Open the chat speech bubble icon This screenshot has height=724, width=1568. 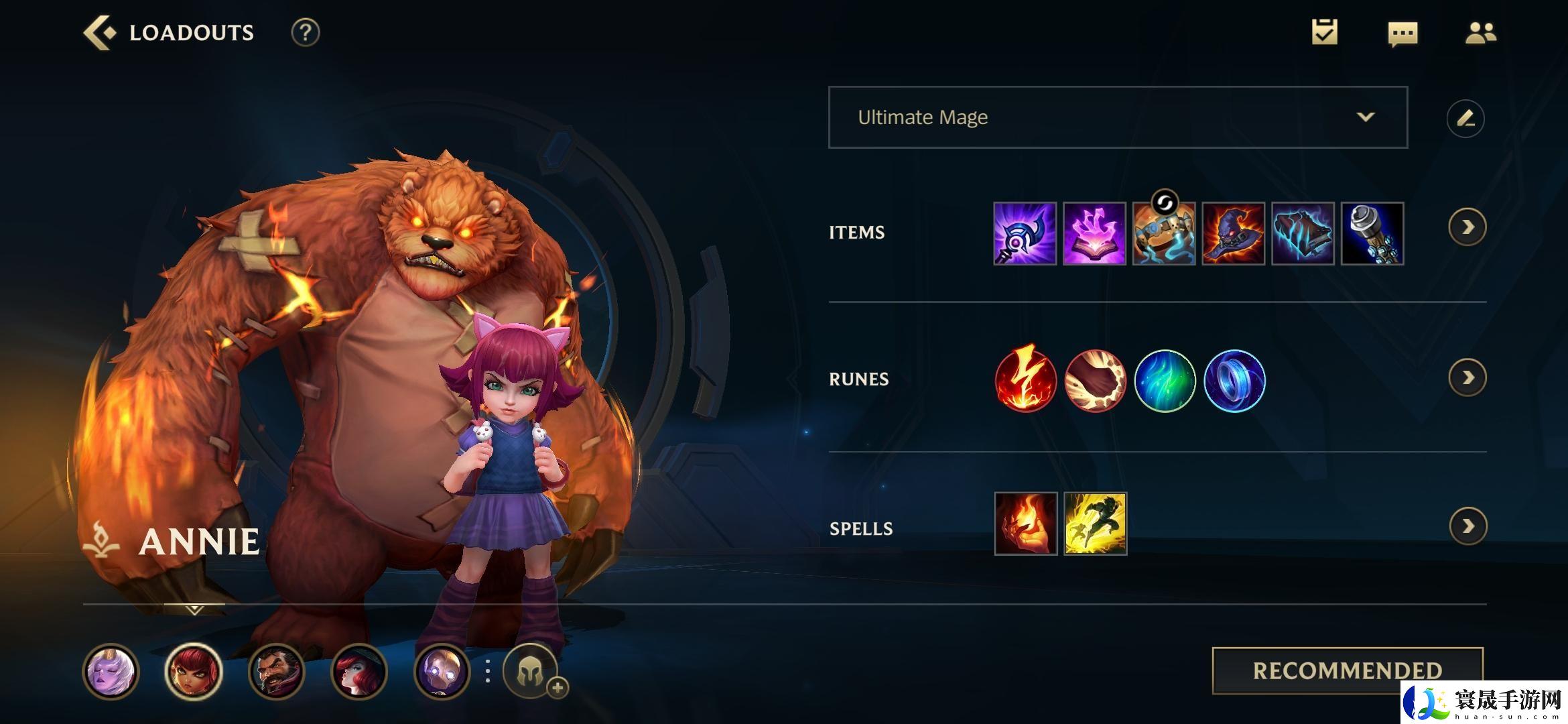tap(1402, 34)
